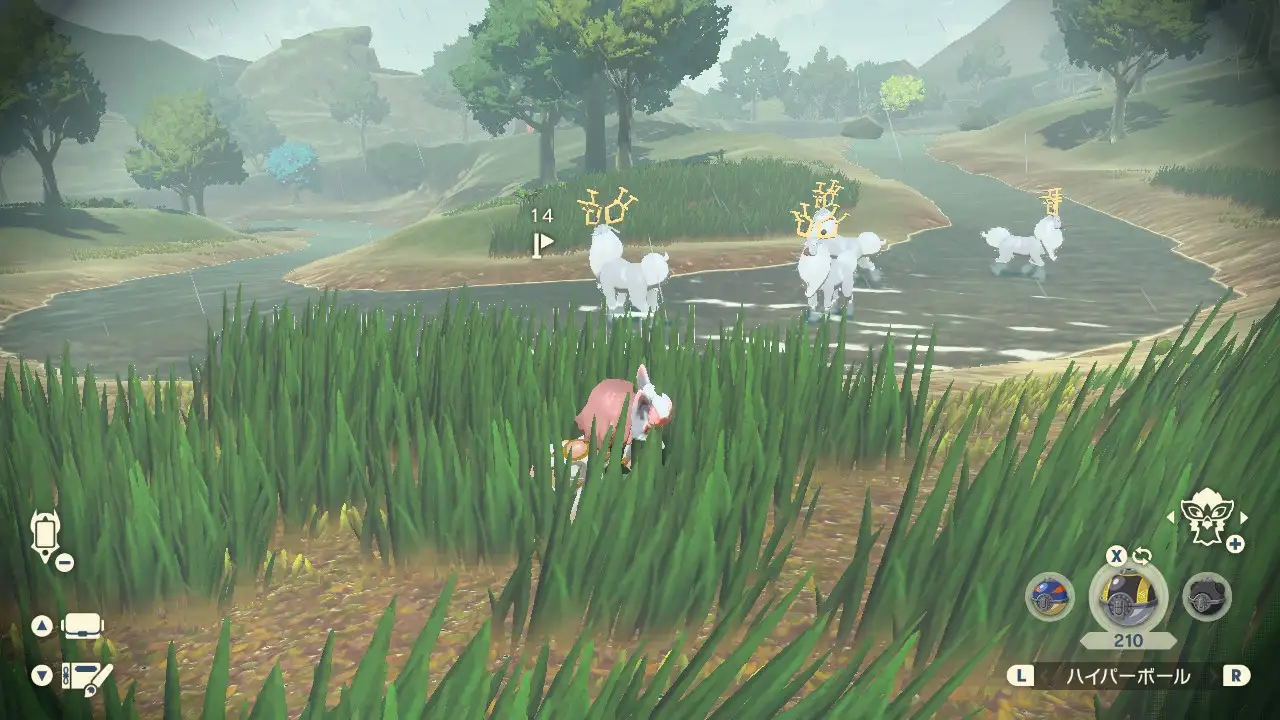The image size is (1280, 720).
Task: Open the Arc Phone map icon
Action: 45,536
